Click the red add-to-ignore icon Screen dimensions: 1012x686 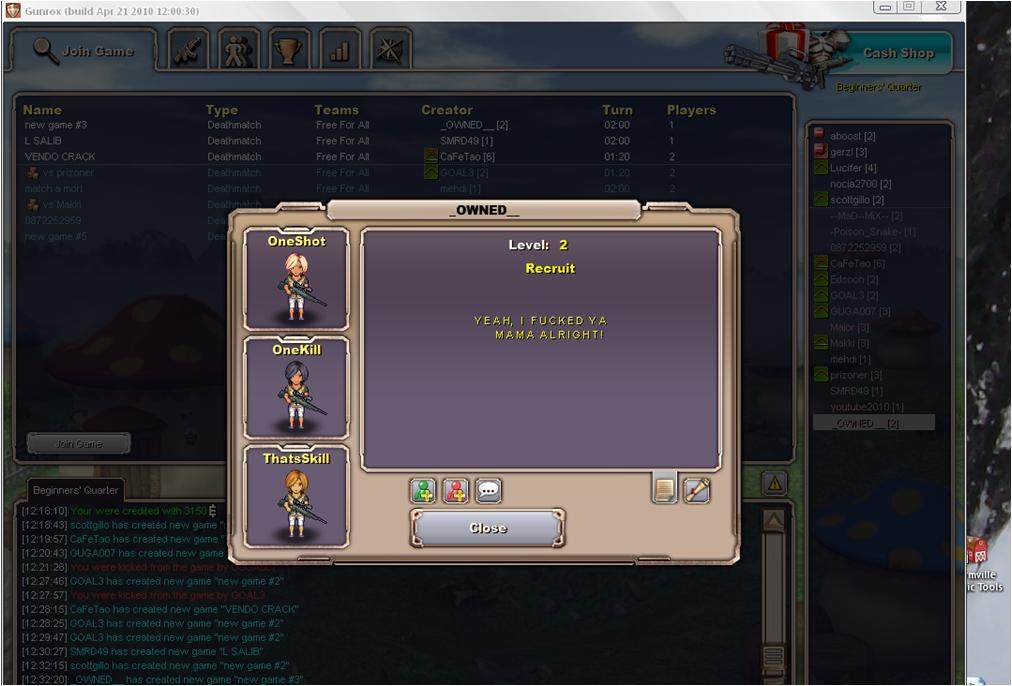pos(455,491)
